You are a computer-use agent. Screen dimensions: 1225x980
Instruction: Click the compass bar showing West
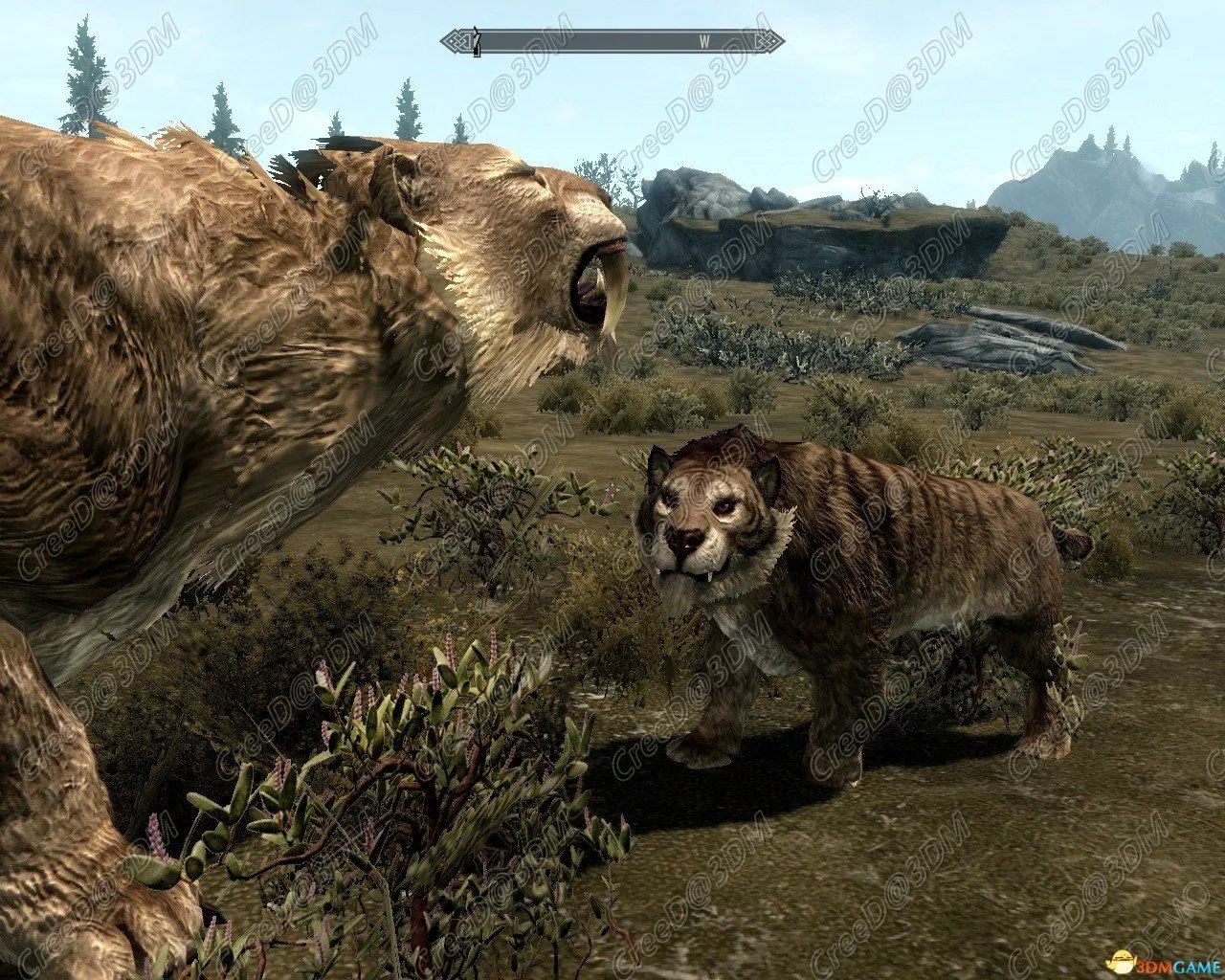(x=612, y=41)
